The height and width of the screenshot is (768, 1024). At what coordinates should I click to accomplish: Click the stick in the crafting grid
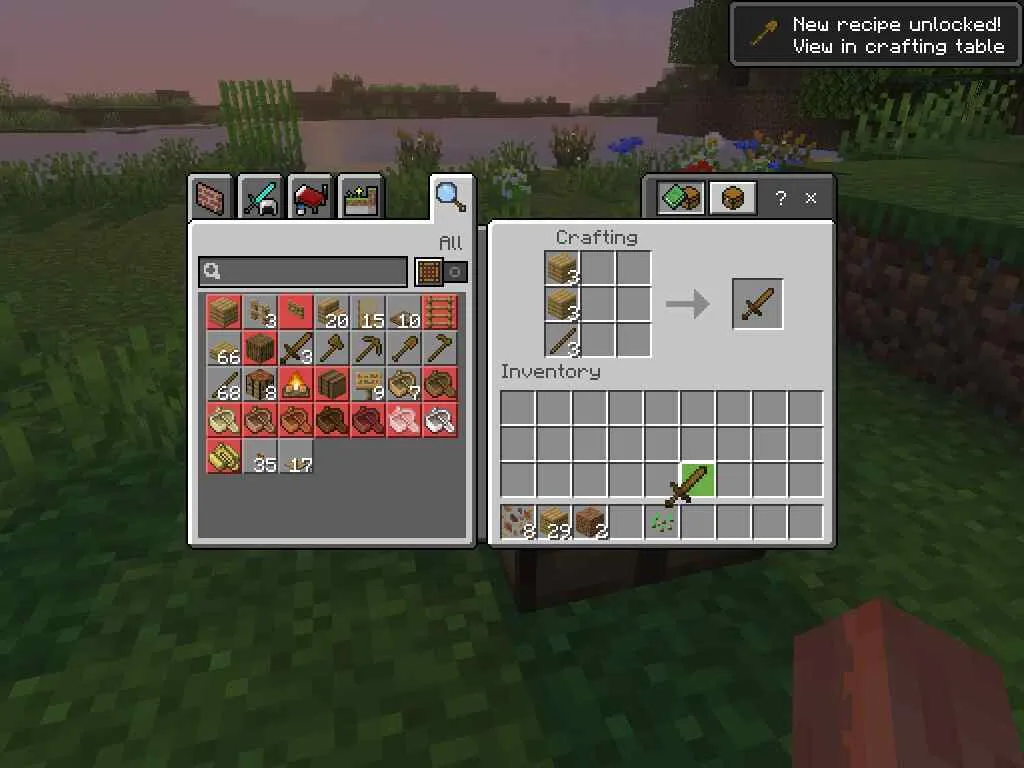tap(562, 340)
